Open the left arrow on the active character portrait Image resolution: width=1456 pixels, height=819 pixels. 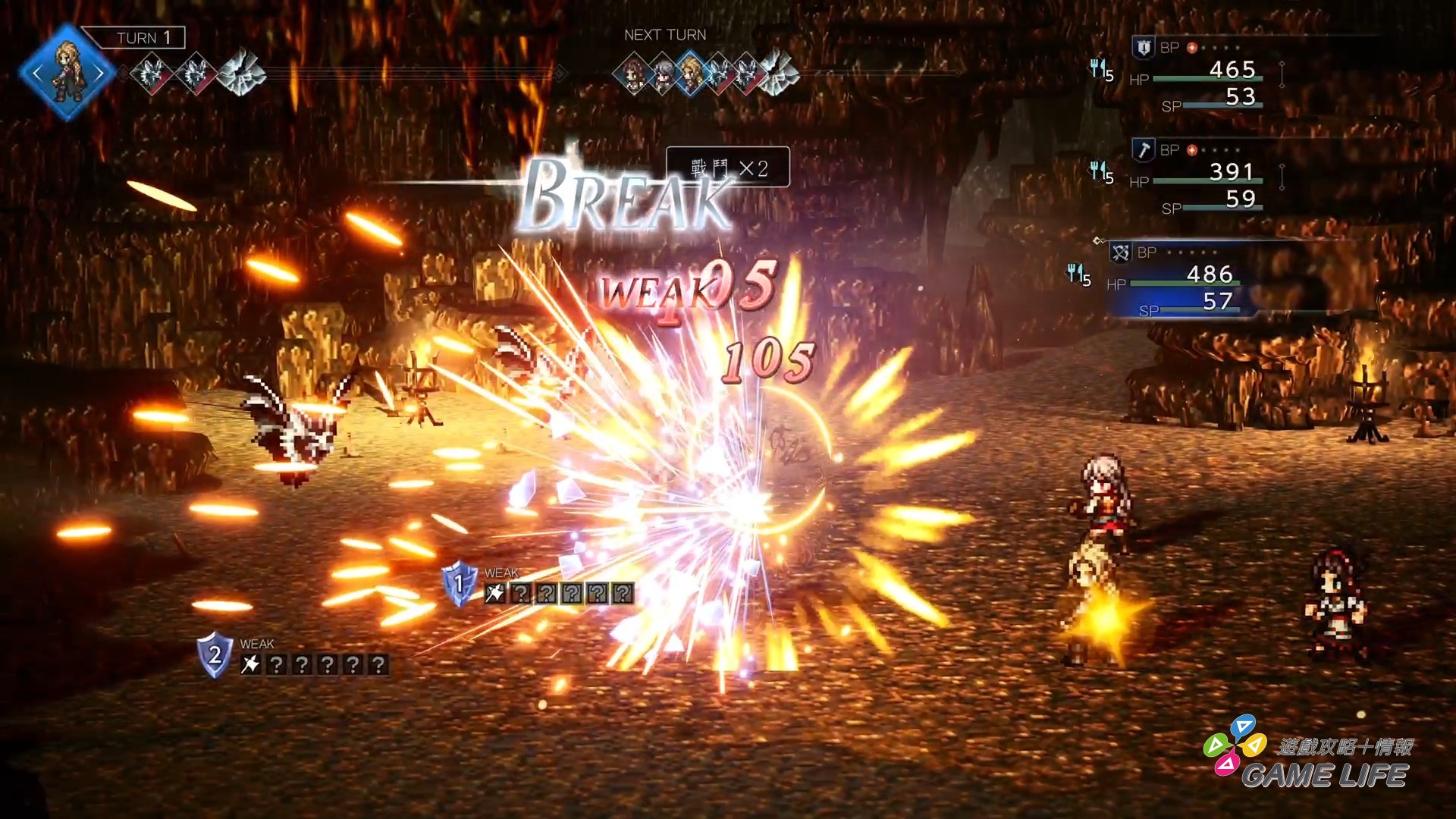click(37, 72)
